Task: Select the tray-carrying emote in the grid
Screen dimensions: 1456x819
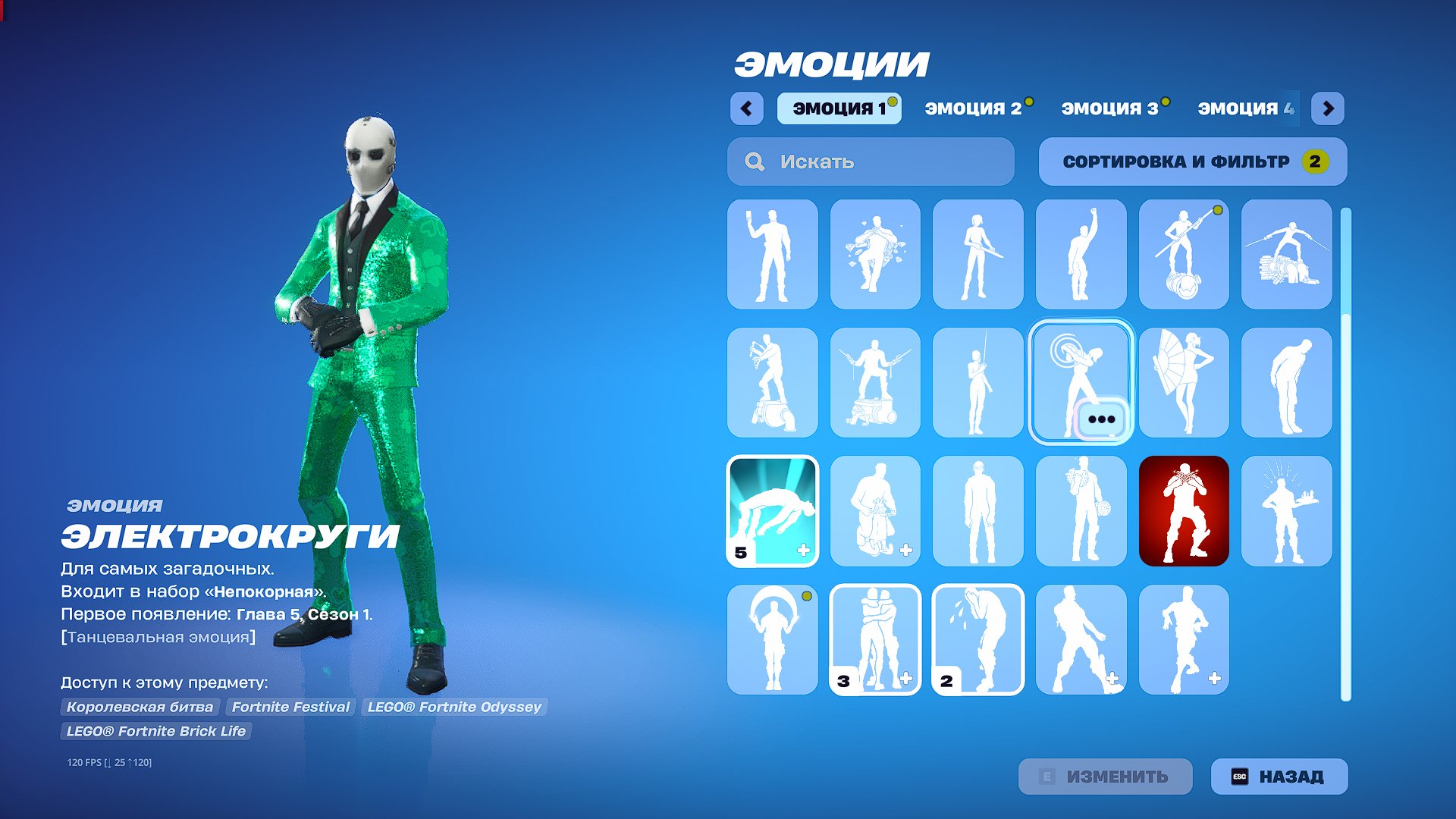Action: pyautogui.click(x=1286, y=510)
